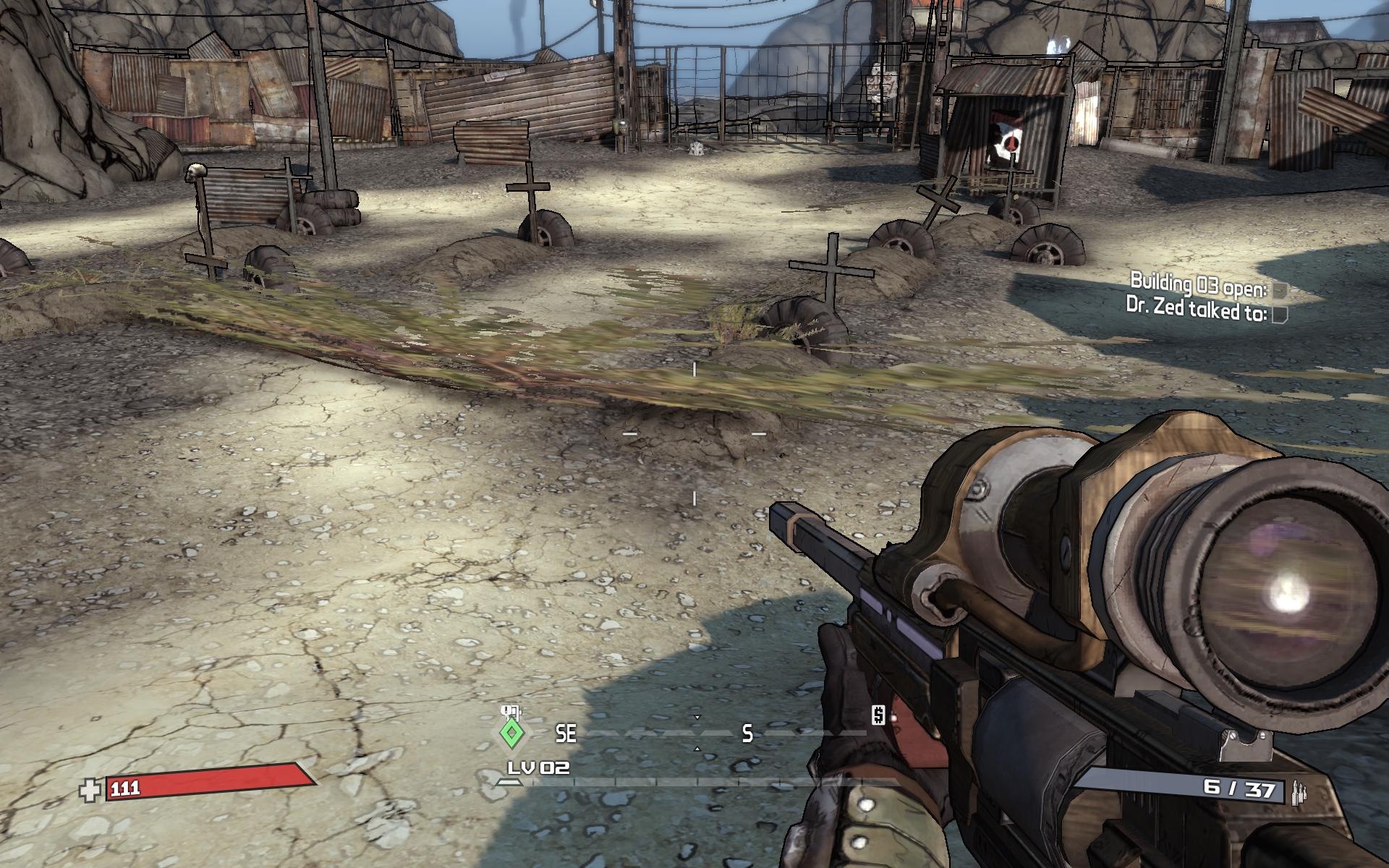
Task: Tick the Dr. Zed talked to objective checkbox
Action: coord(1279,315)
